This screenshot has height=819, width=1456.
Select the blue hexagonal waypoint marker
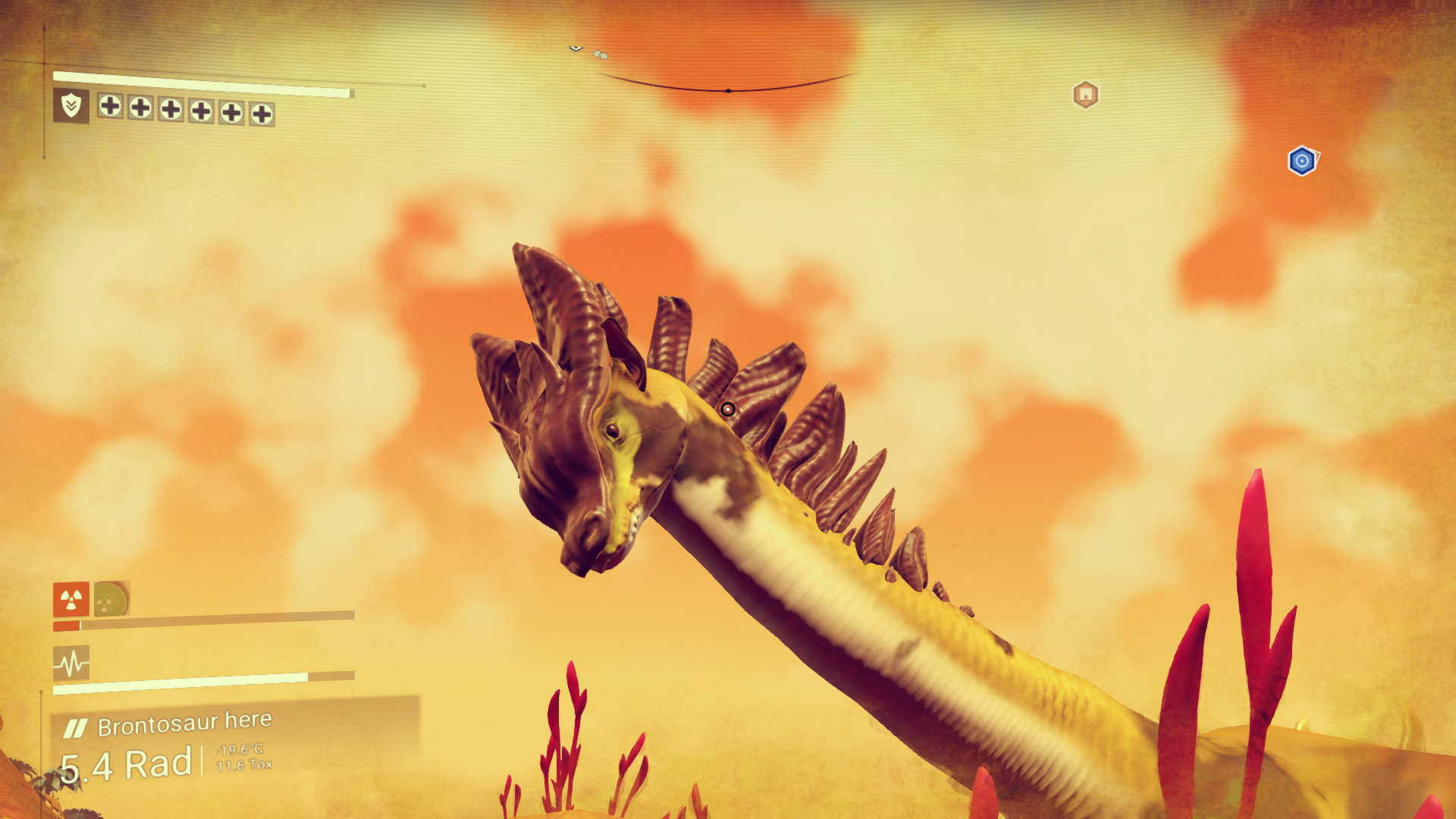(x=1302, y=161)
